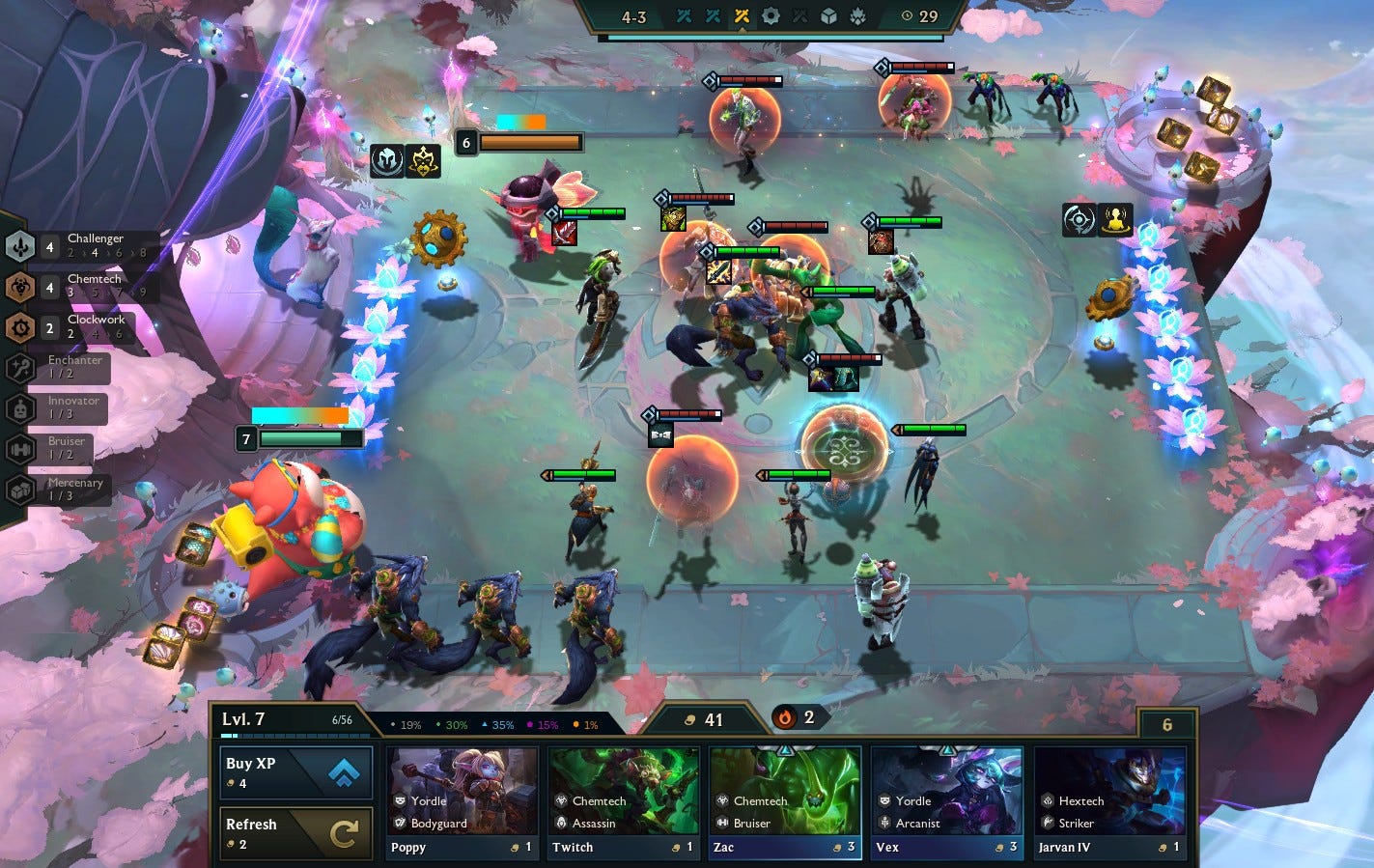Click the loot cube icon in round tracker
Image resolution: width=1374 pixels, height=868 pixels.
point(828,16)
